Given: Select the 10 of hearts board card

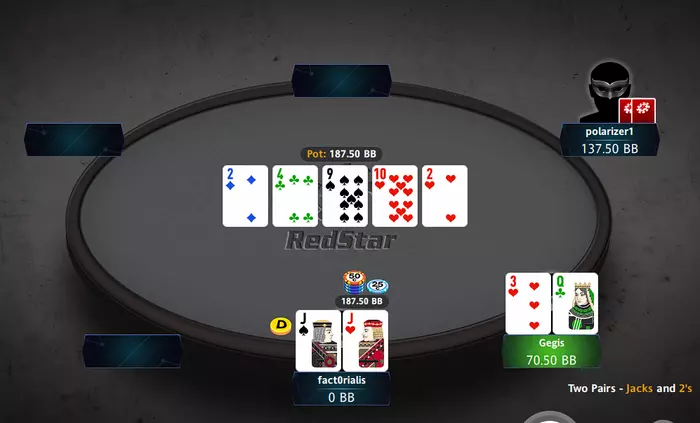Looking at the screenshot, I should (395, 196).
